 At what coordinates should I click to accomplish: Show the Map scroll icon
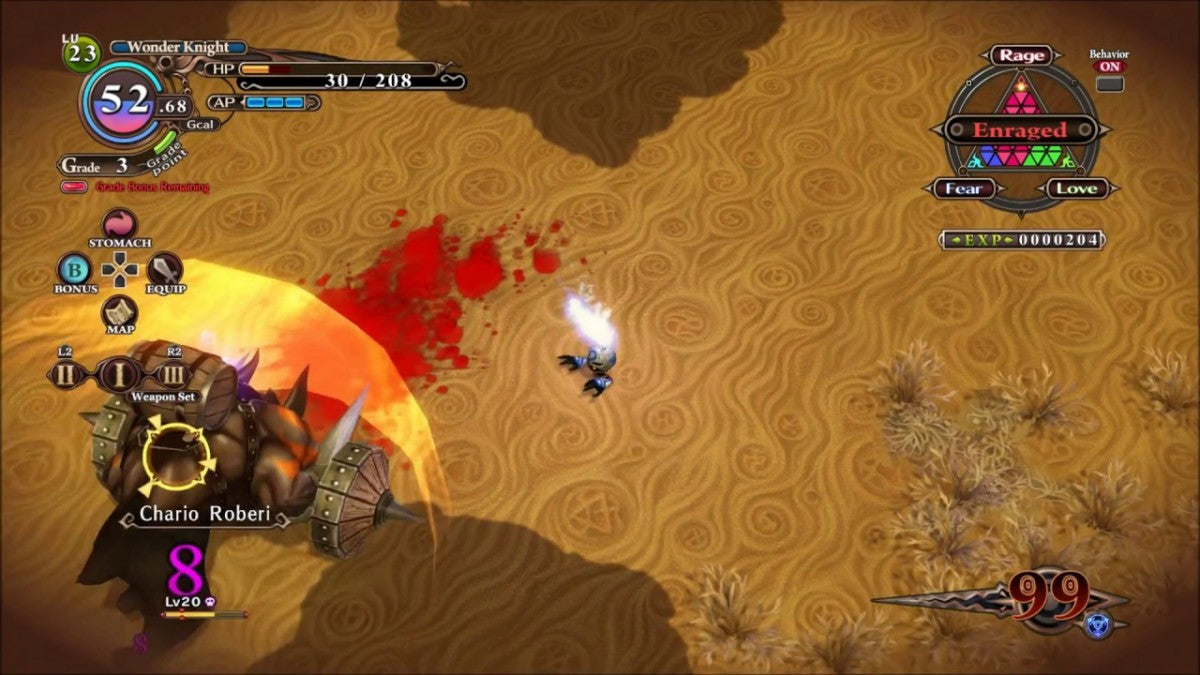click(x=120, y=311)
